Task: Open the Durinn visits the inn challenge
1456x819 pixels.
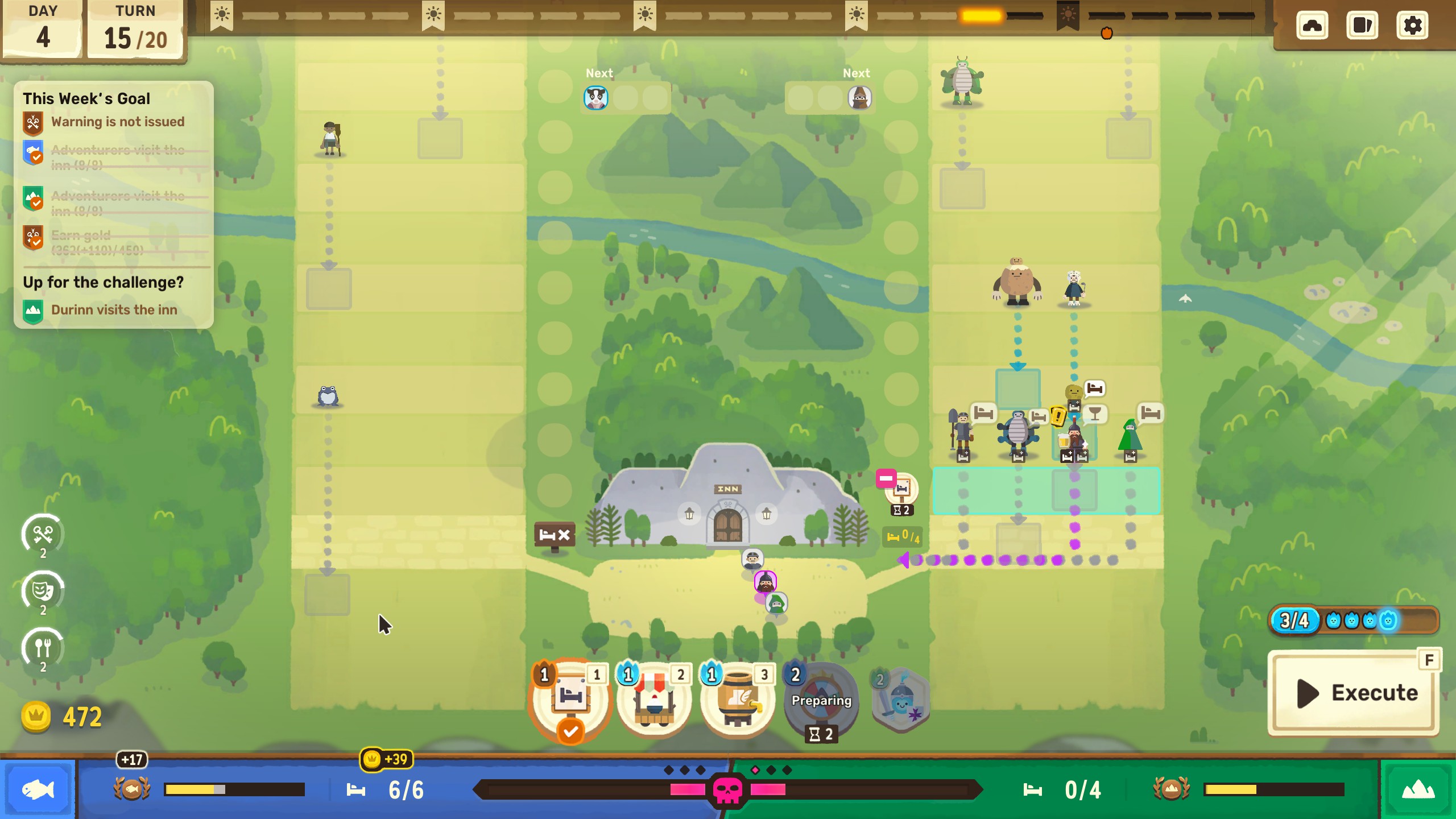Action: pyautogui.click(x=114, y=310)
